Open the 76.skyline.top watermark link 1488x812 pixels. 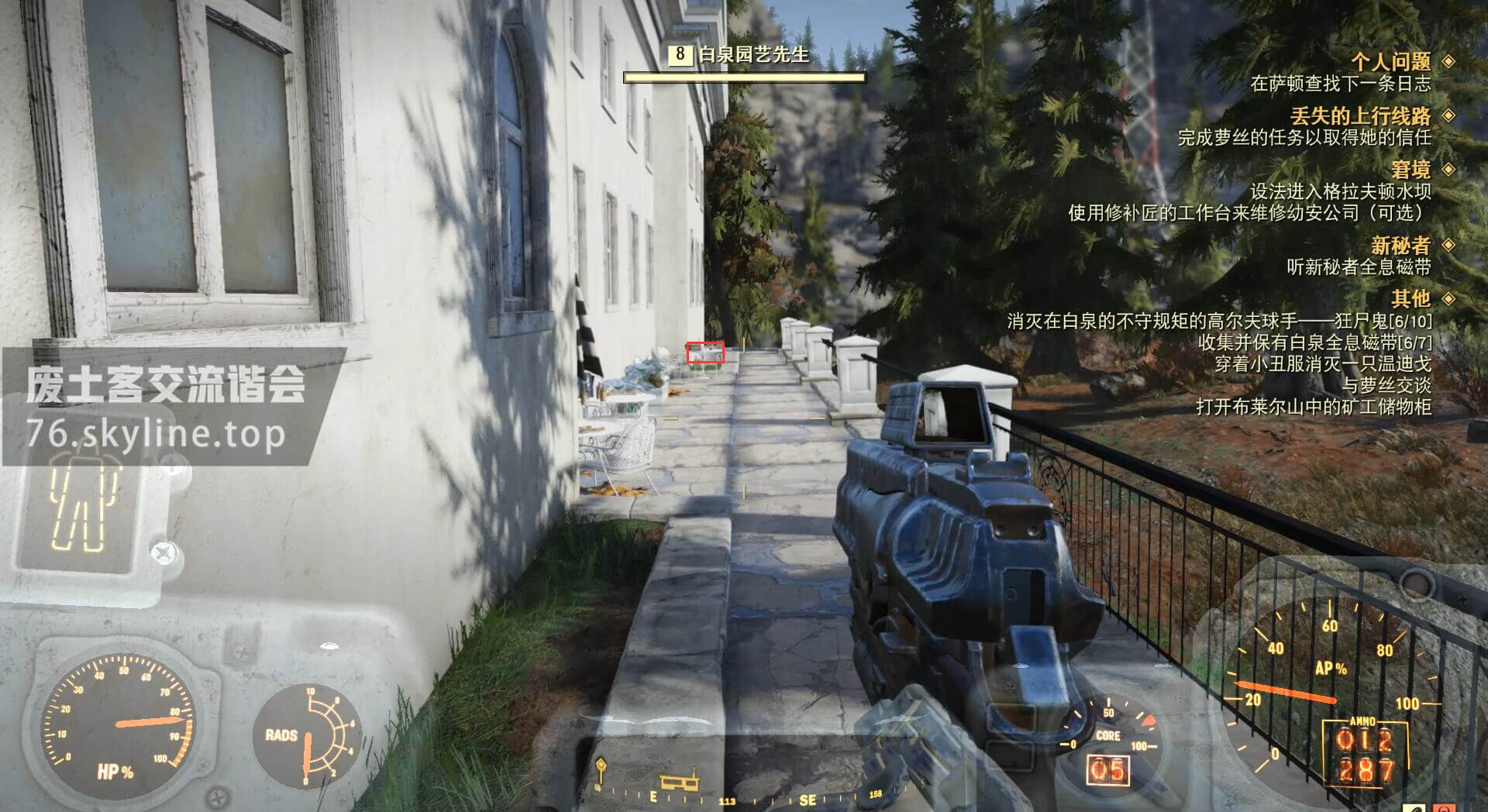[x=155, y=434]
